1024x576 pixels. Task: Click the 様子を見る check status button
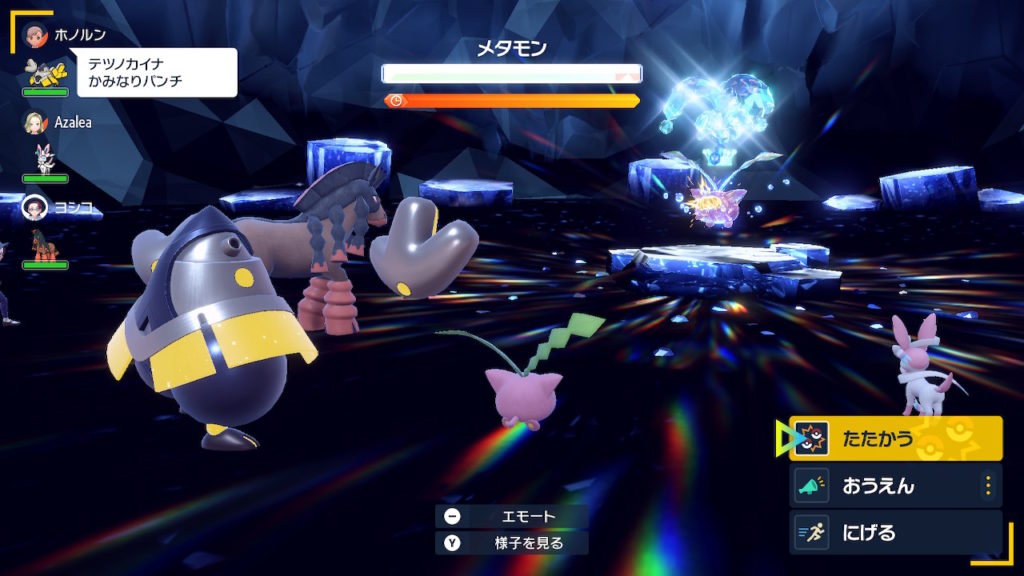511,543
